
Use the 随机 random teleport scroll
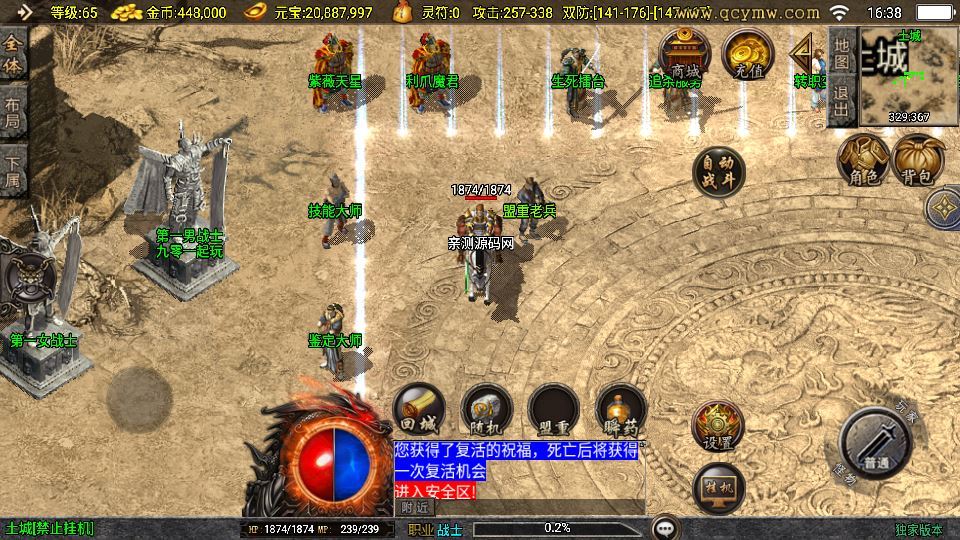[487, 409]
